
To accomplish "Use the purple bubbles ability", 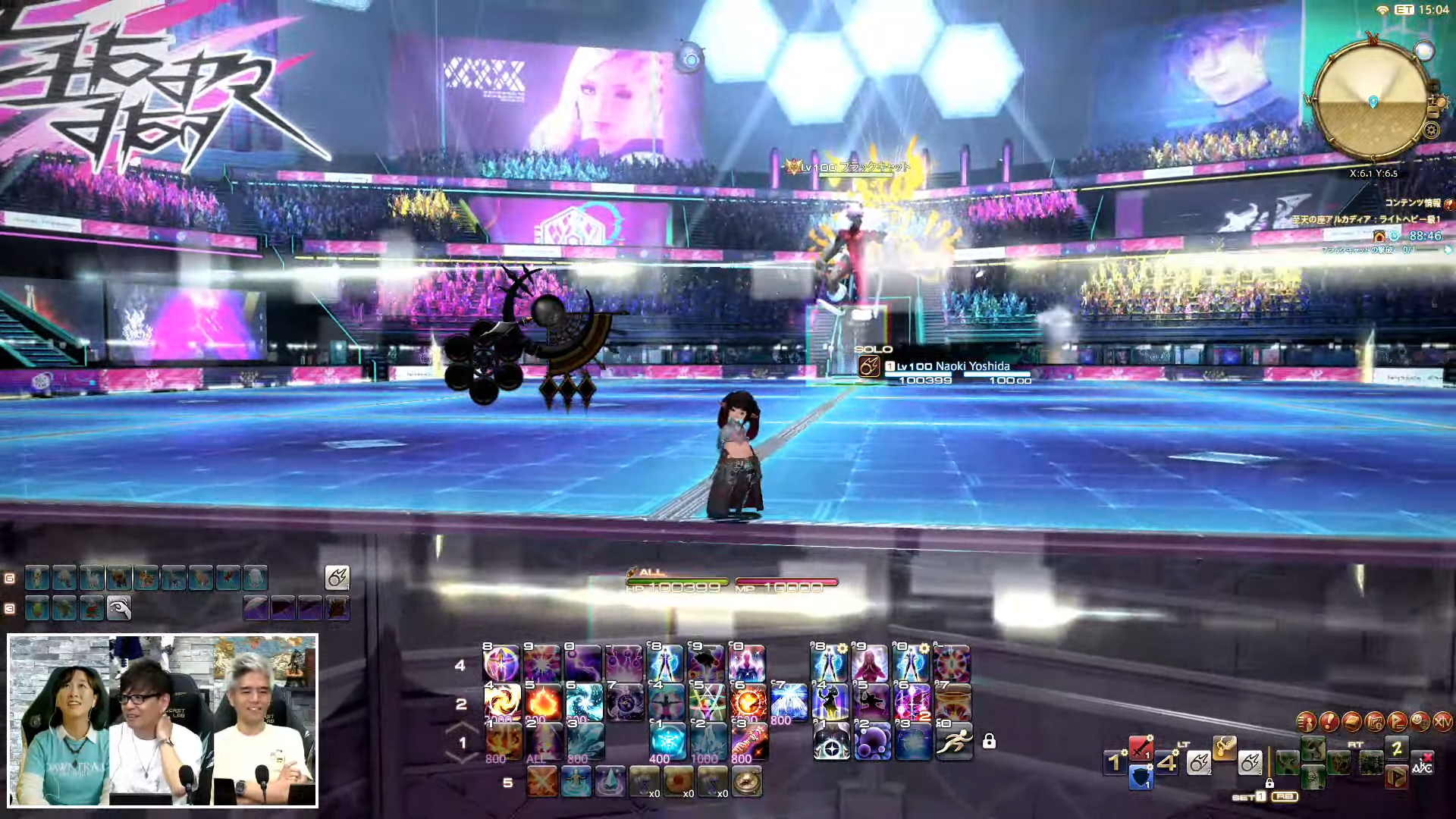I will [872, 741].
